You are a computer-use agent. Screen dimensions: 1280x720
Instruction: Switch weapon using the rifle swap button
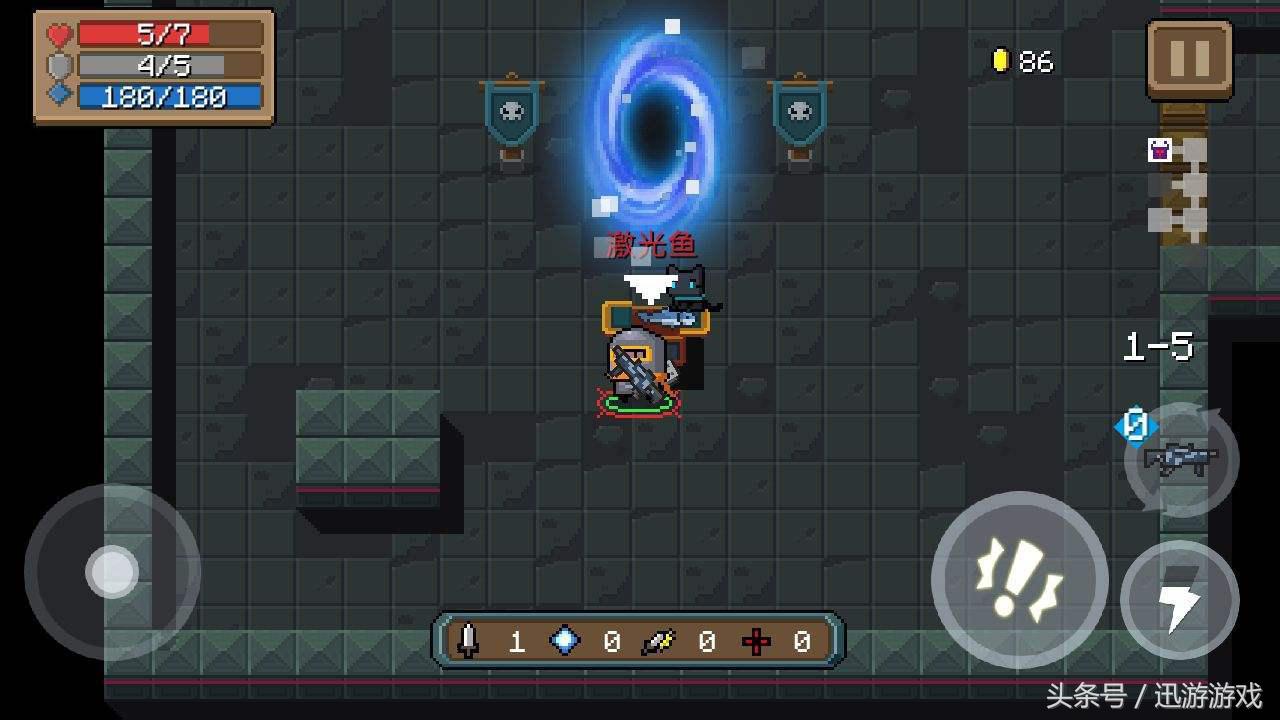[1182, 460]
